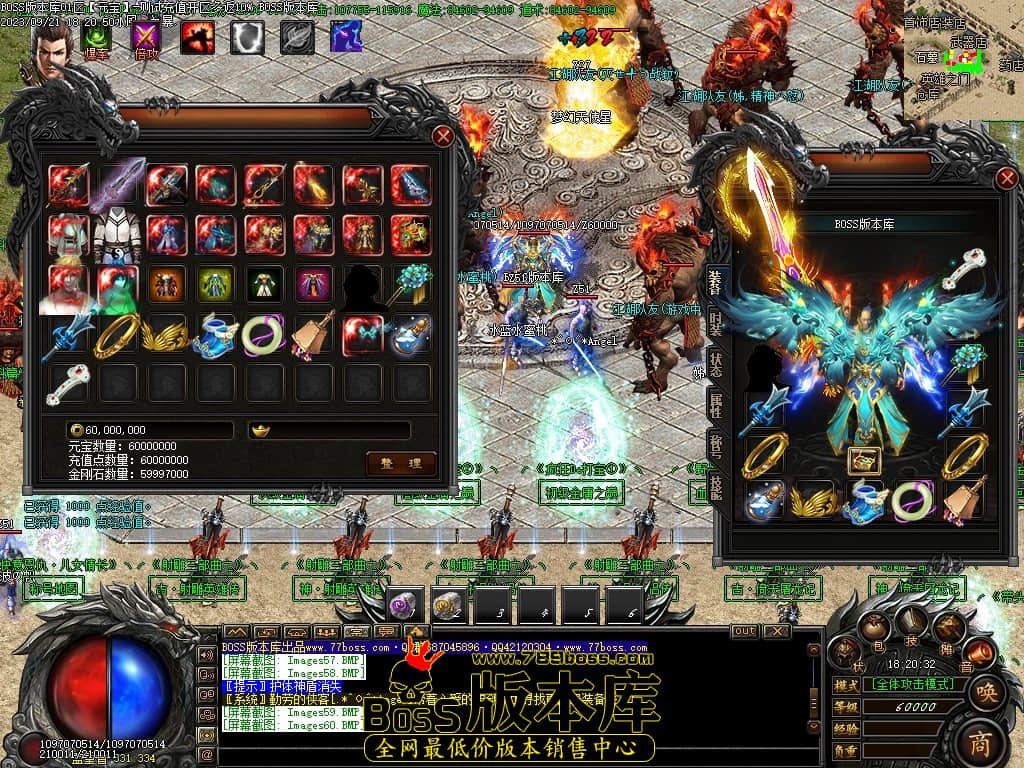Screen dimensions: 1024x768
Task: Select the blue potion bottle in bag
Action: (411, 334)
